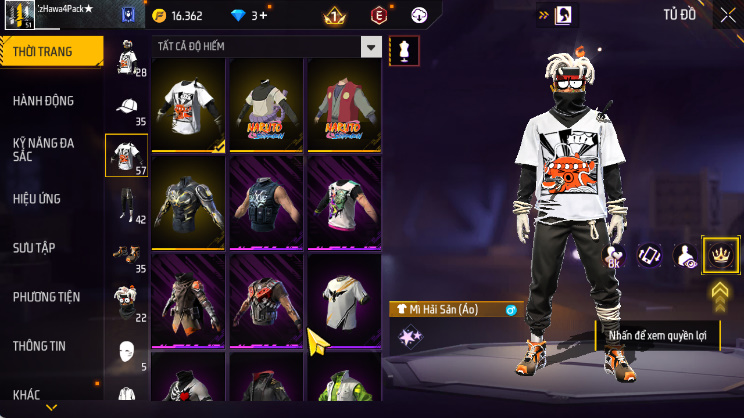744x418 pixels.
Task: Toggle the character view eye icon
Action: point(686,256)
